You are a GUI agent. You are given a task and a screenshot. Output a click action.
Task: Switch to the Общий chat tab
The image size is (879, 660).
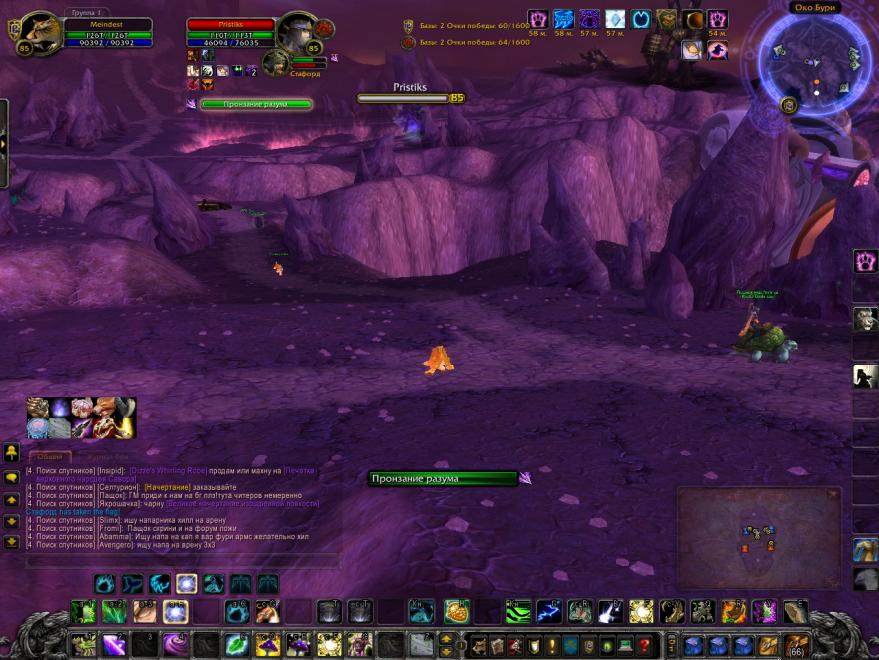pyautogui.click(x=50, y=456)
